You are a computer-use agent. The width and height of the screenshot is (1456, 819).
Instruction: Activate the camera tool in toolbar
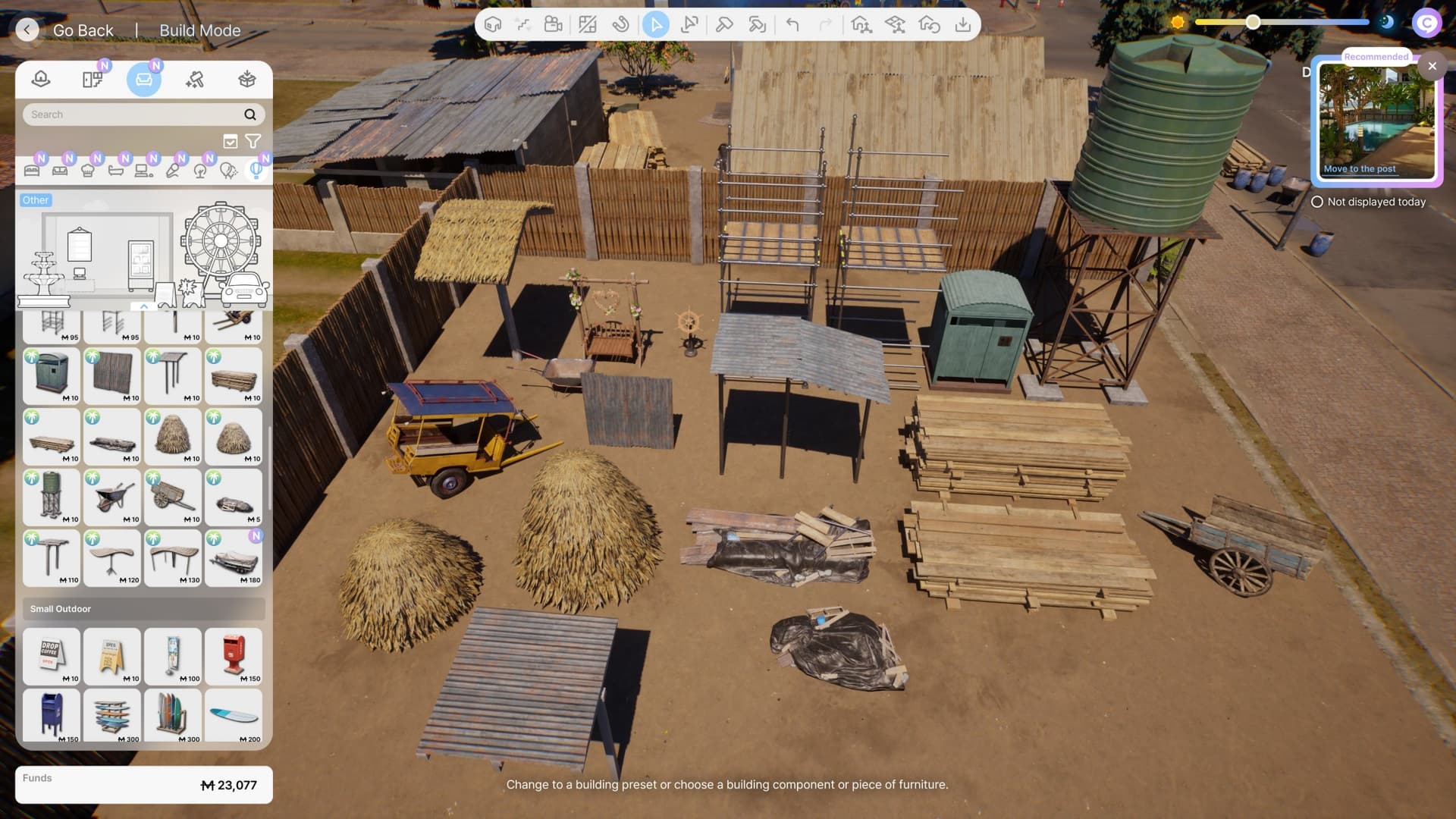(x=554, y=25)
